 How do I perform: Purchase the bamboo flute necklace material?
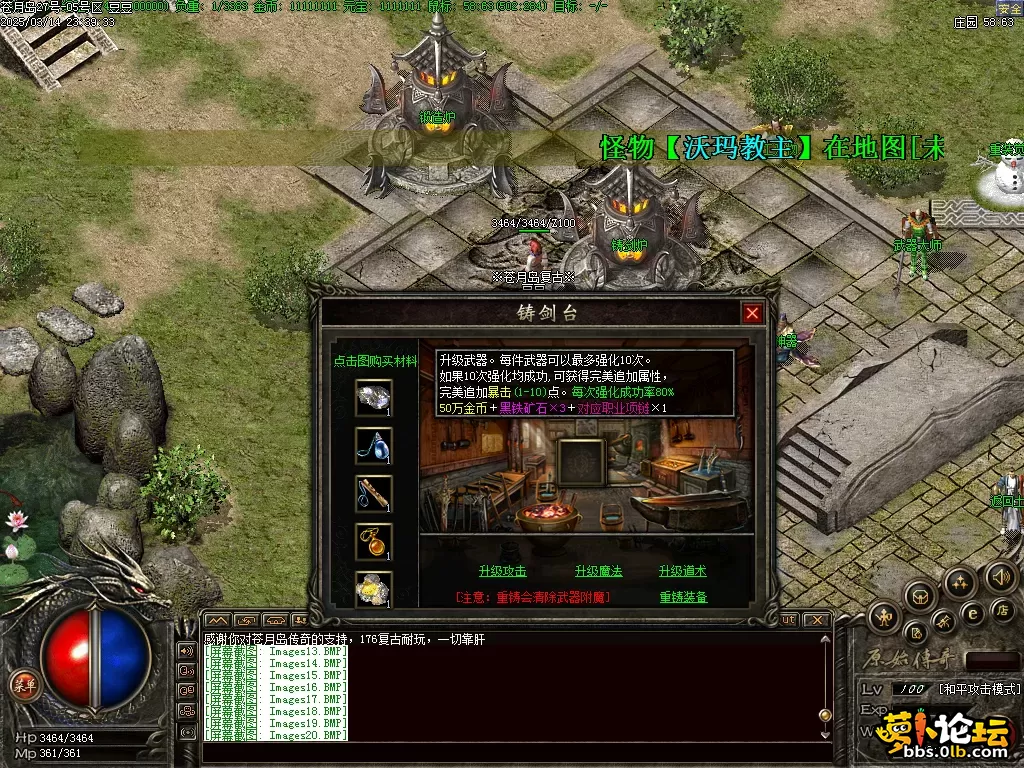pos(373,493)
